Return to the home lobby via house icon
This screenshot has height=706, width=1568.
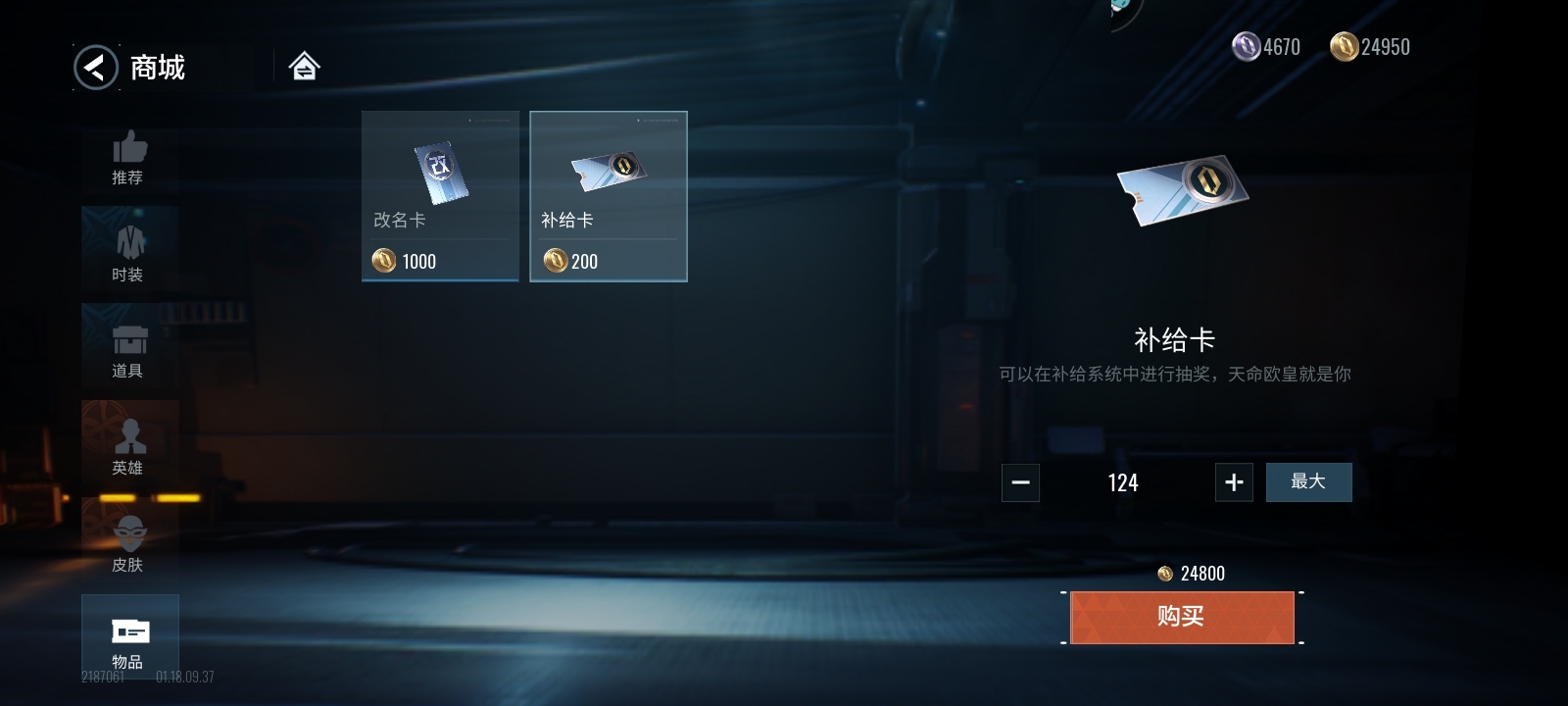304,67
